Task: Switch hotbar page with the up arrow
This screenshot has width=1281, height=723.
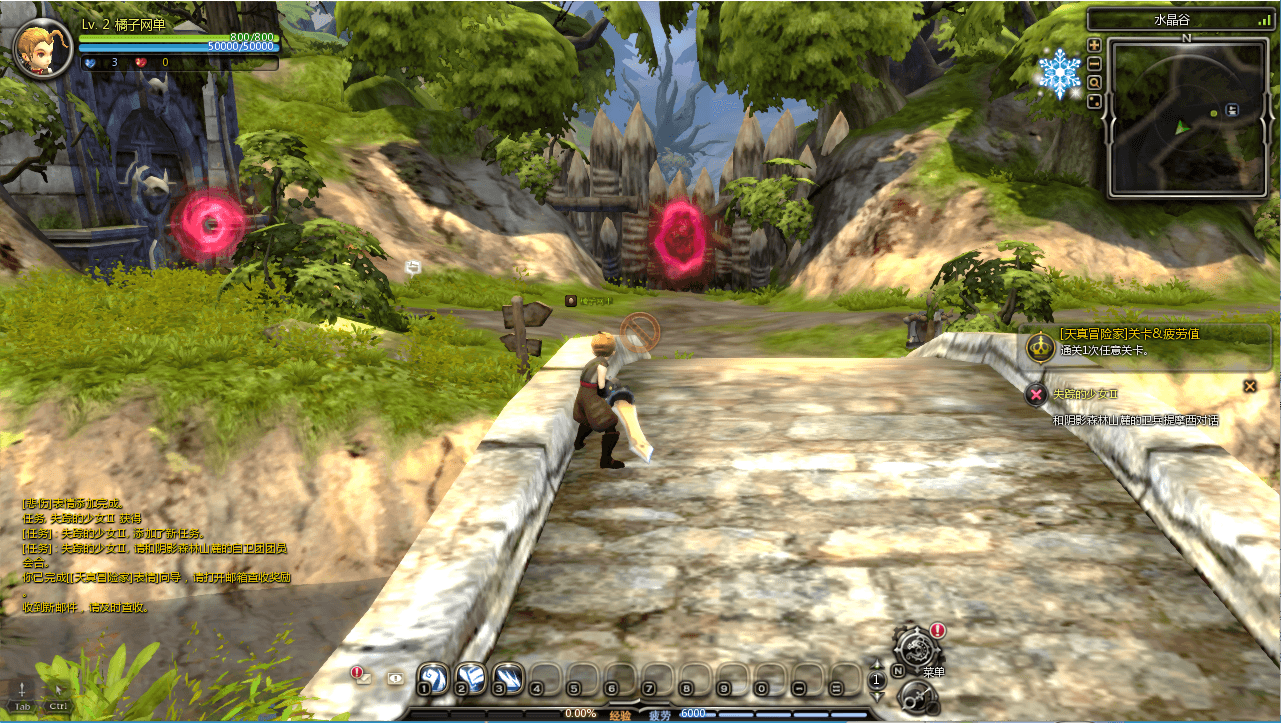Action: click(877, 664)
